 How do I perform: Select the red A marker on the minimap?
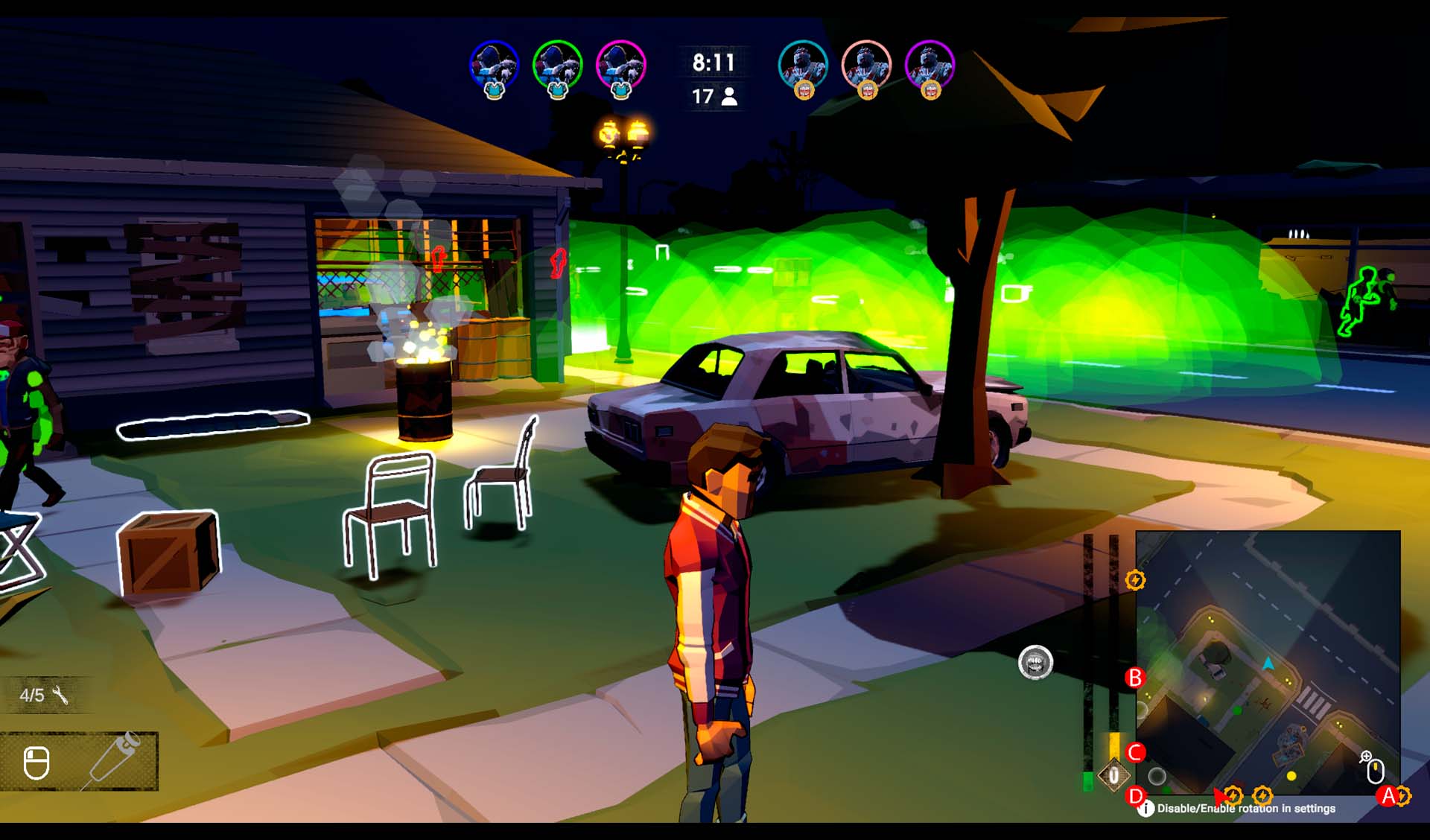pos(1388,796)
